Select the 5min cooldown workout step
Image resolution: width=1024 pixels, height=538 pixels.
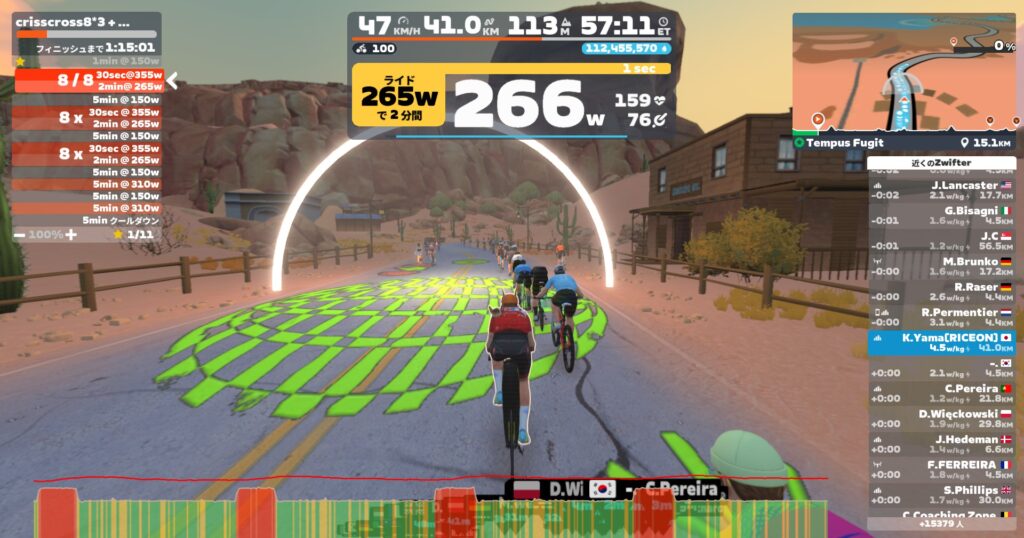click(x=88, y=220)
